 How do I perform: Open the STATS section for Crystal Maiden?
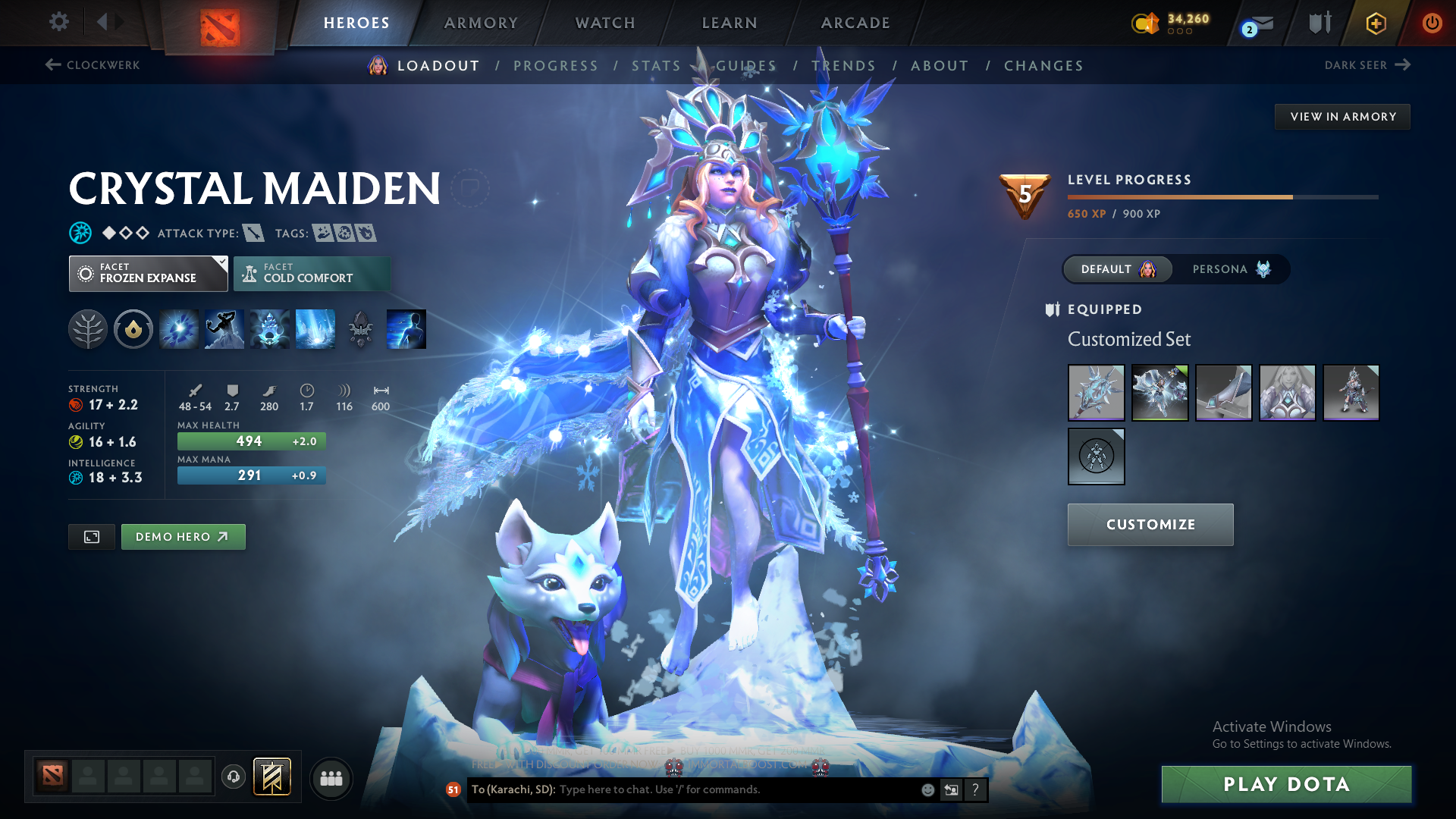click(x=655, y=65)
